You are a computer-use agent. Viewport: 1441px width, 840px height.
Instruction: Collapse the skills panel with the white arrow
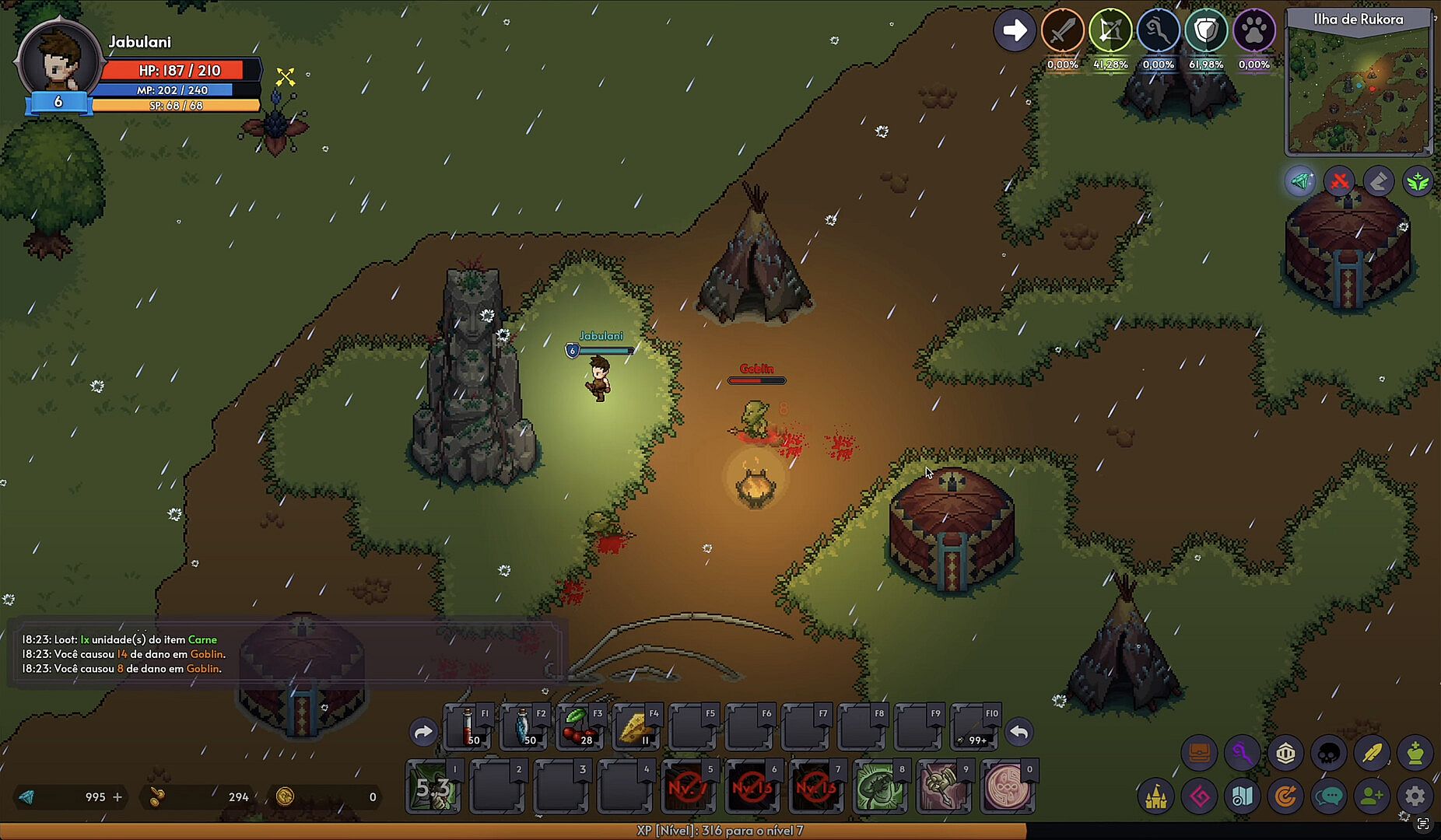(1014, 31)
